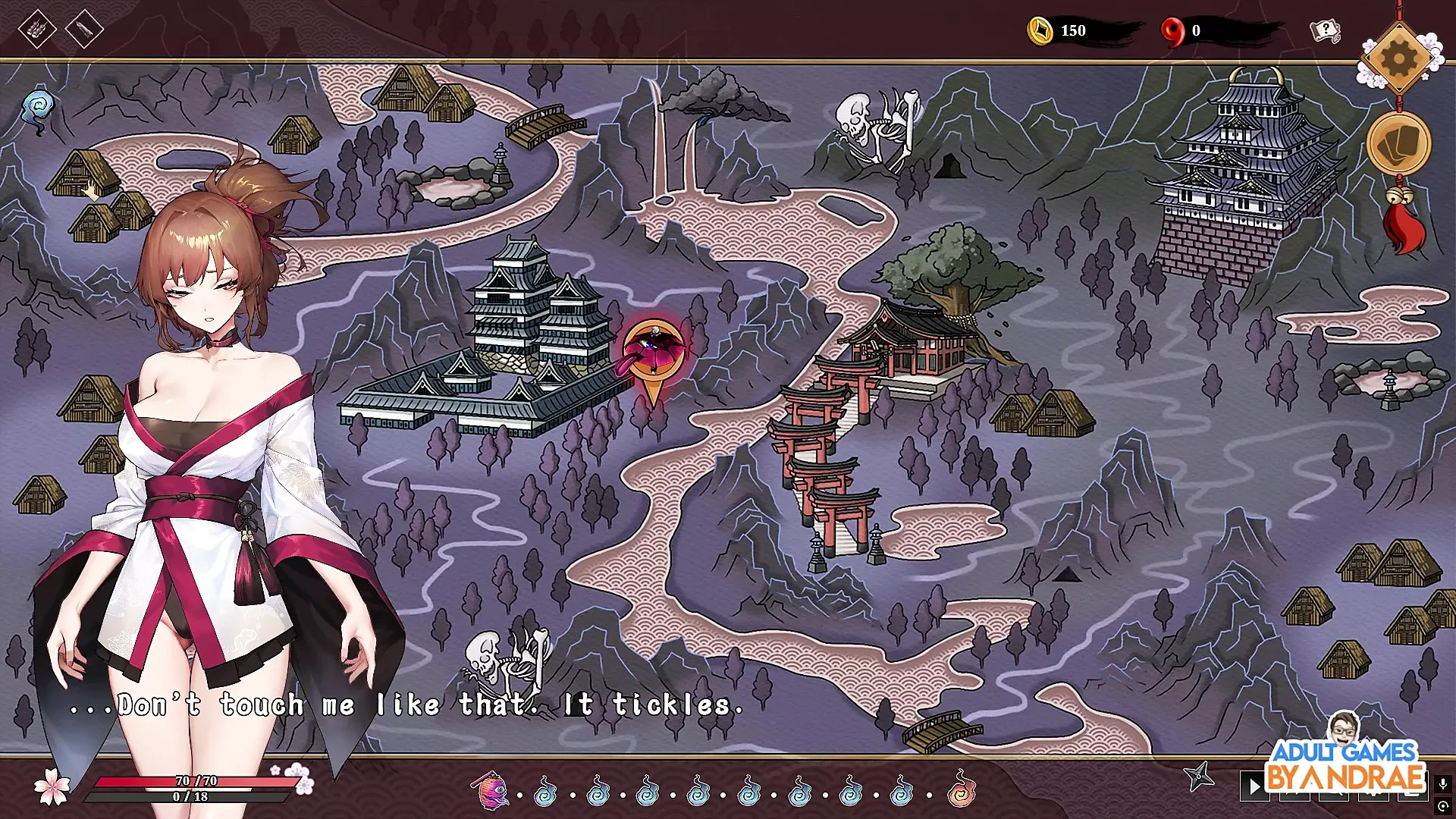Open the question mark help scroll
Viewport: 1456px width, 819px height.
click(1325, 31)
